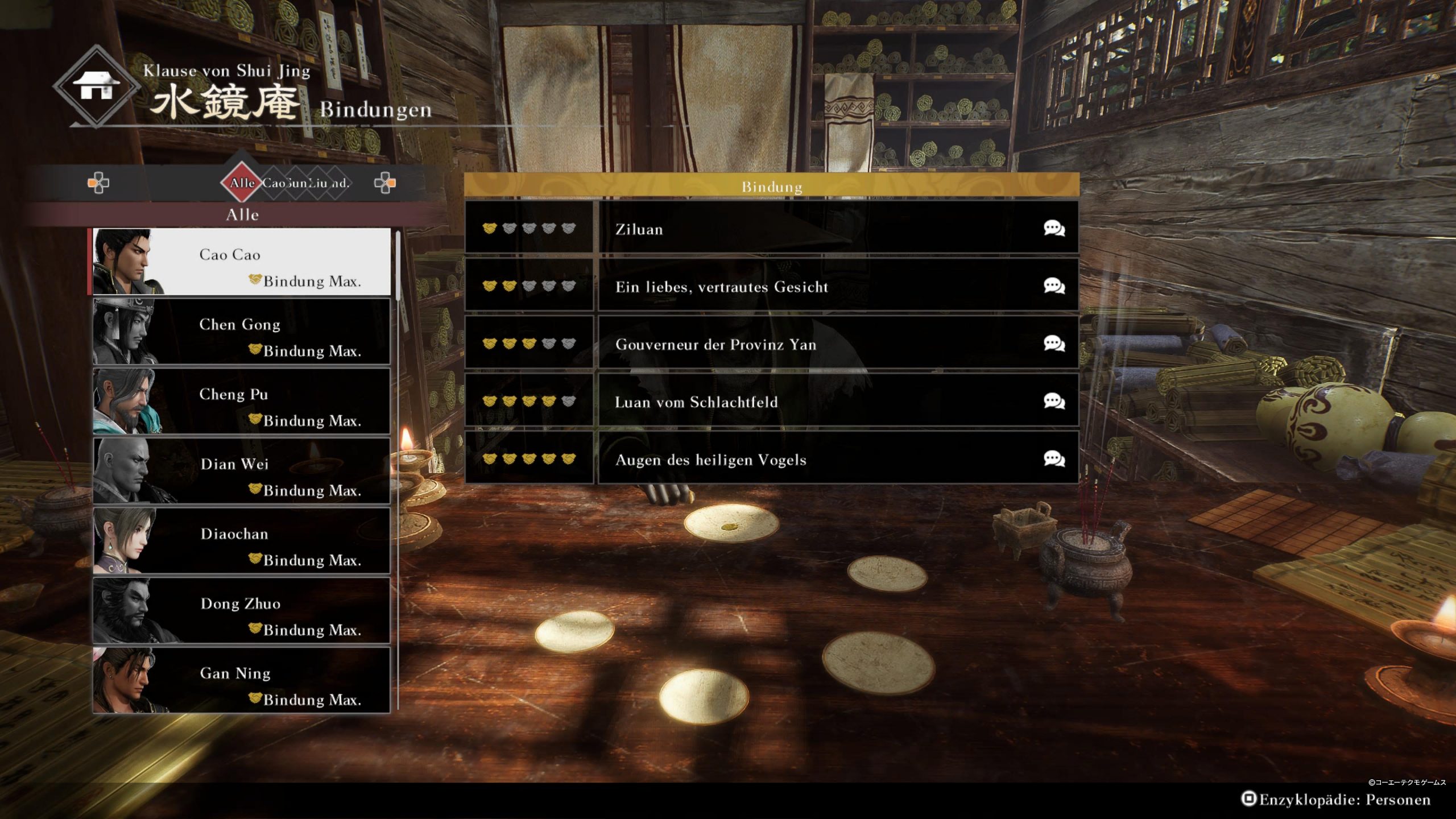Switch to the Sun faction tab
The image size is (1456, 819).
click(296, 183)
